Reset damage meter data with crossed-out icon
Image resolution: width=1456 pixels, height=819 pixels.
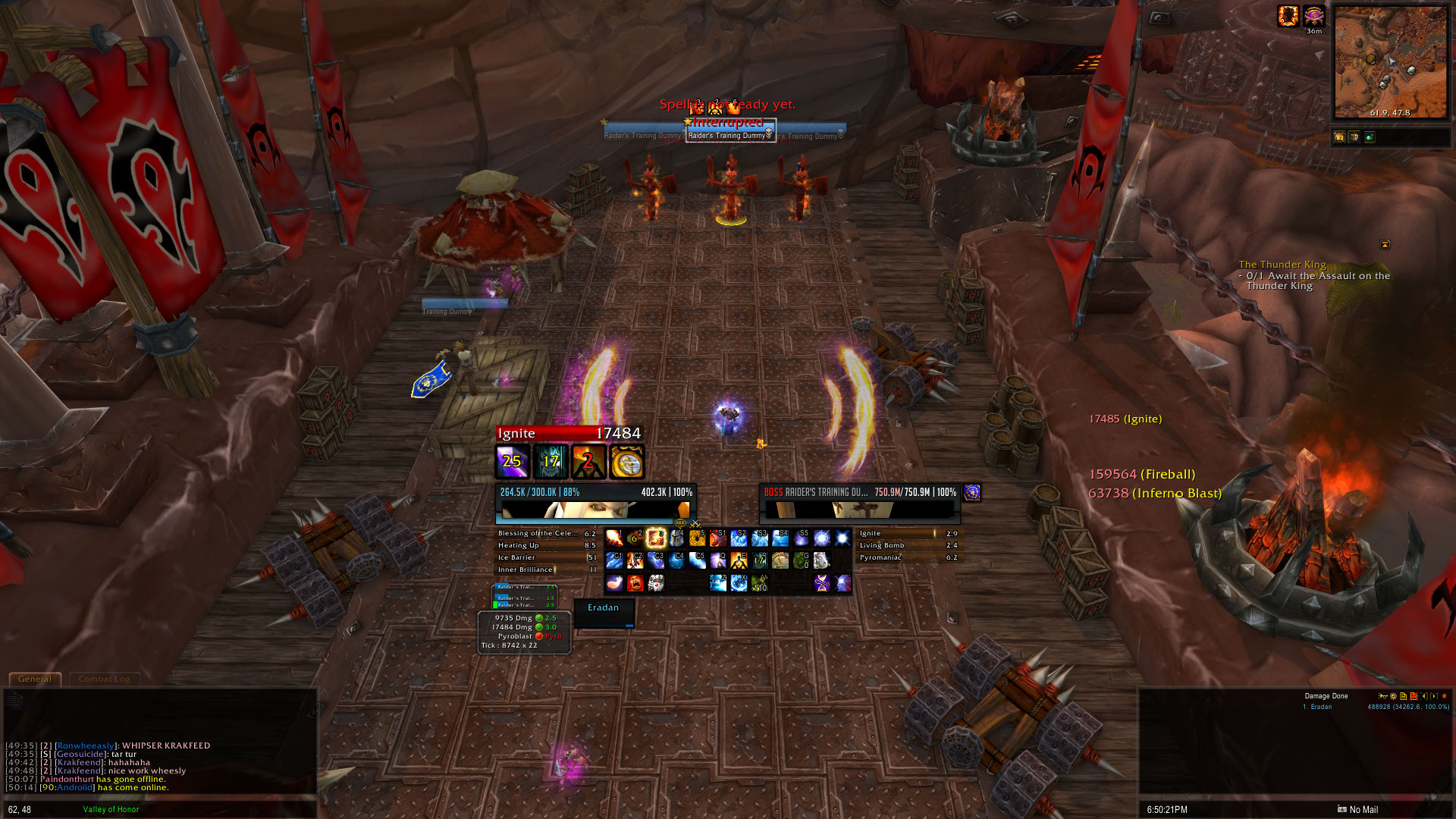coord(1414,696)
